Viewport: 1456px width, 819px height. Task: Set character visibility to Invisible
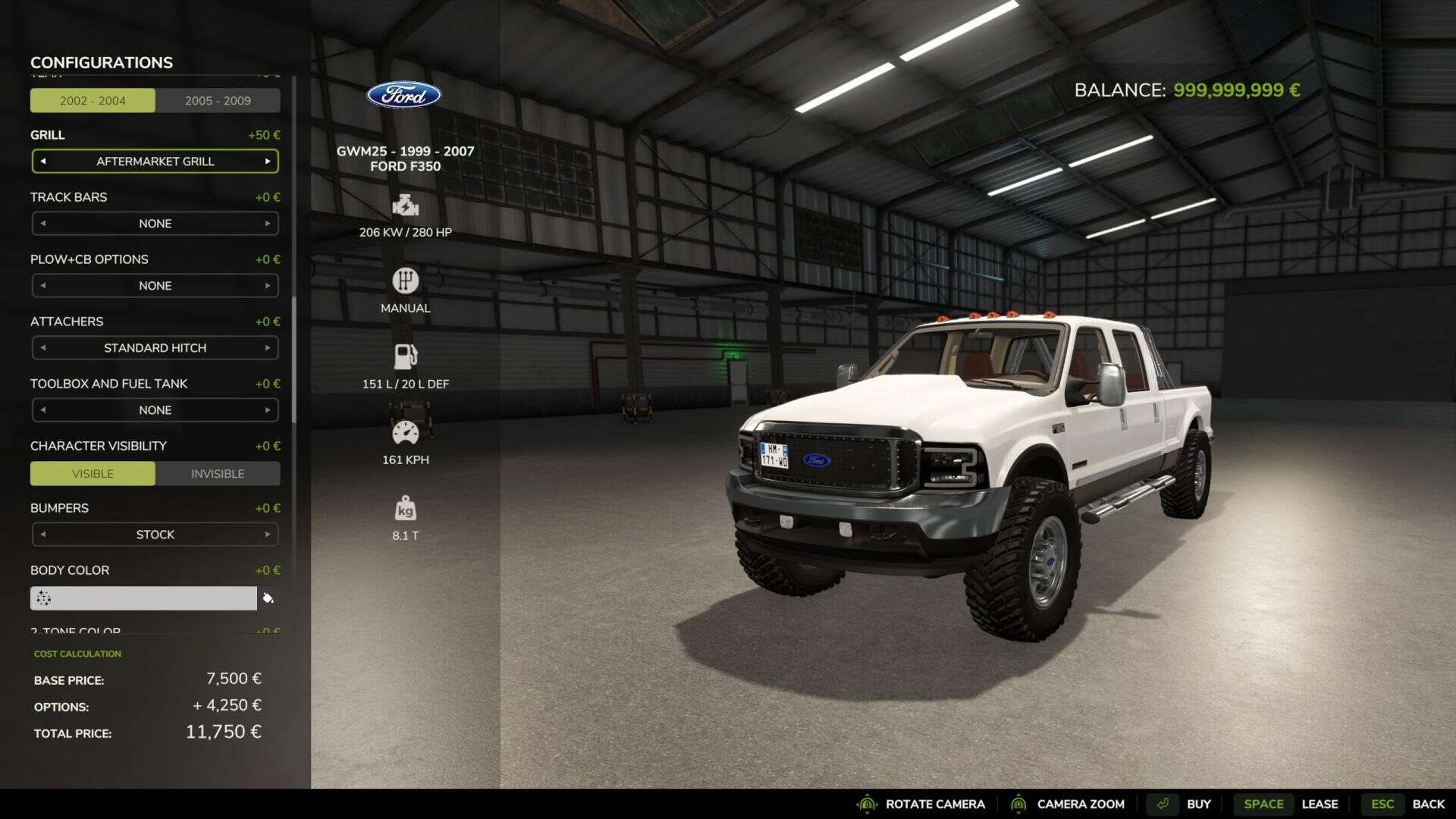[218, 474]
